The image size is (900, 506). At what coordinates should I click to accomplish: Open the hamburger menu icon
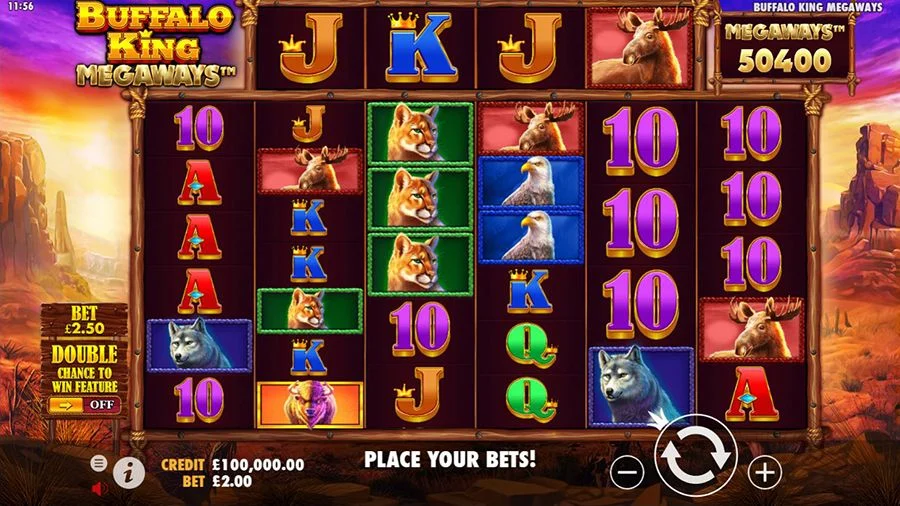click(x=99, y=463)
